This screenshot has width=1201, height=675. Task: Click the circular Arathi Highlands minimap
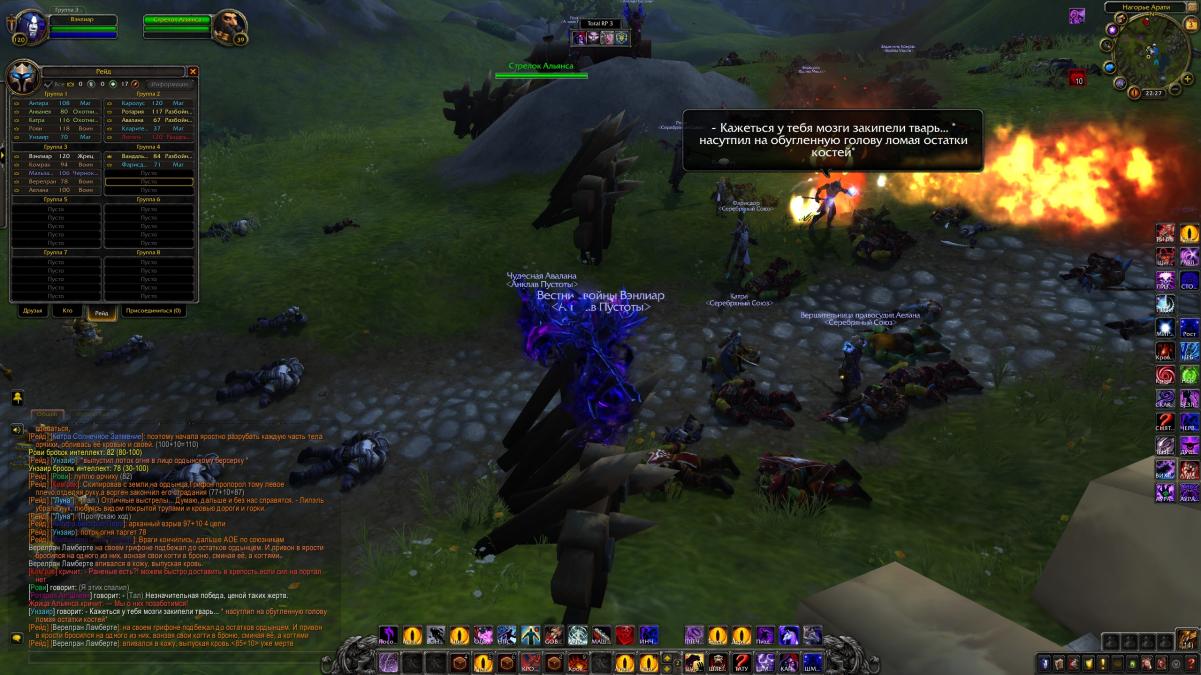click(x=1150, y=48)
